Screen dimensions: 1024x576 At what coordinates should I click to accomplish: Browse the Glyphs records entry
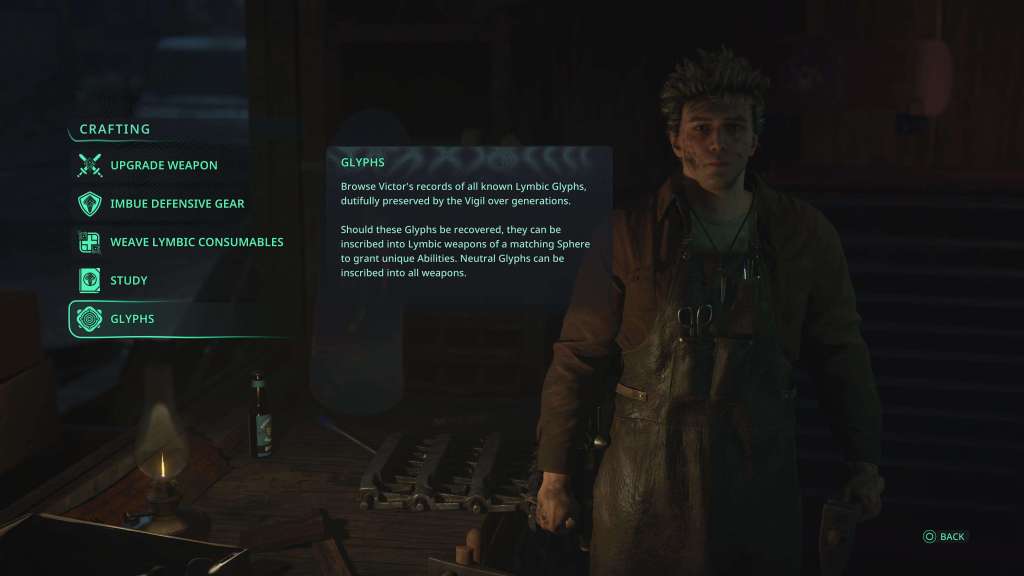[132, 319]
